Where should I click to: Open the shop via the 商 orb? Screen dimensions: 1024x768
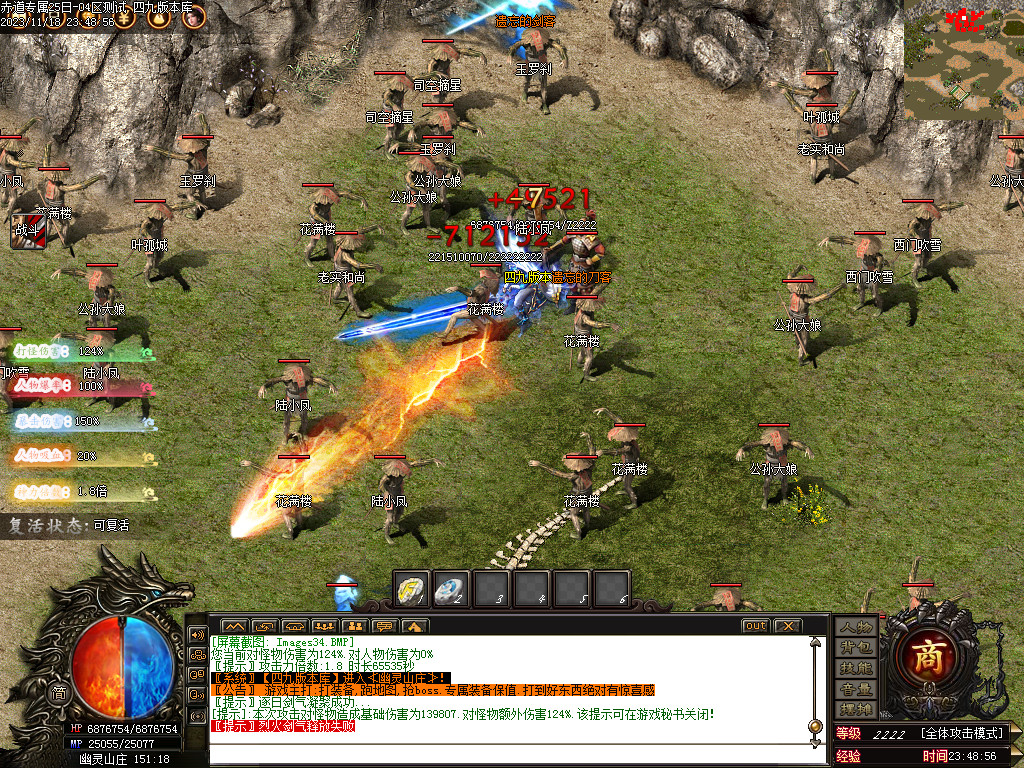(931, 656)
